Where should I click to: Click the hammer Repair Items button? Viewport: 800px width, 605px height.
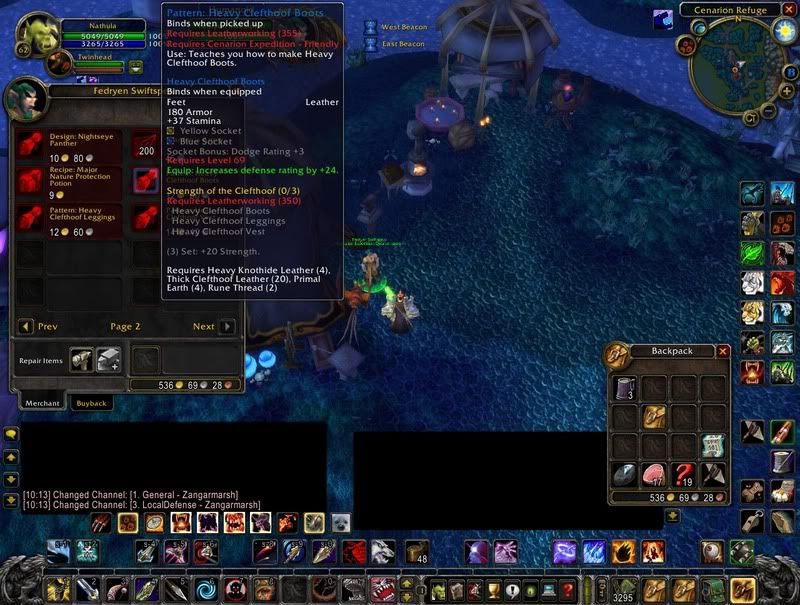tap(82, 359)
